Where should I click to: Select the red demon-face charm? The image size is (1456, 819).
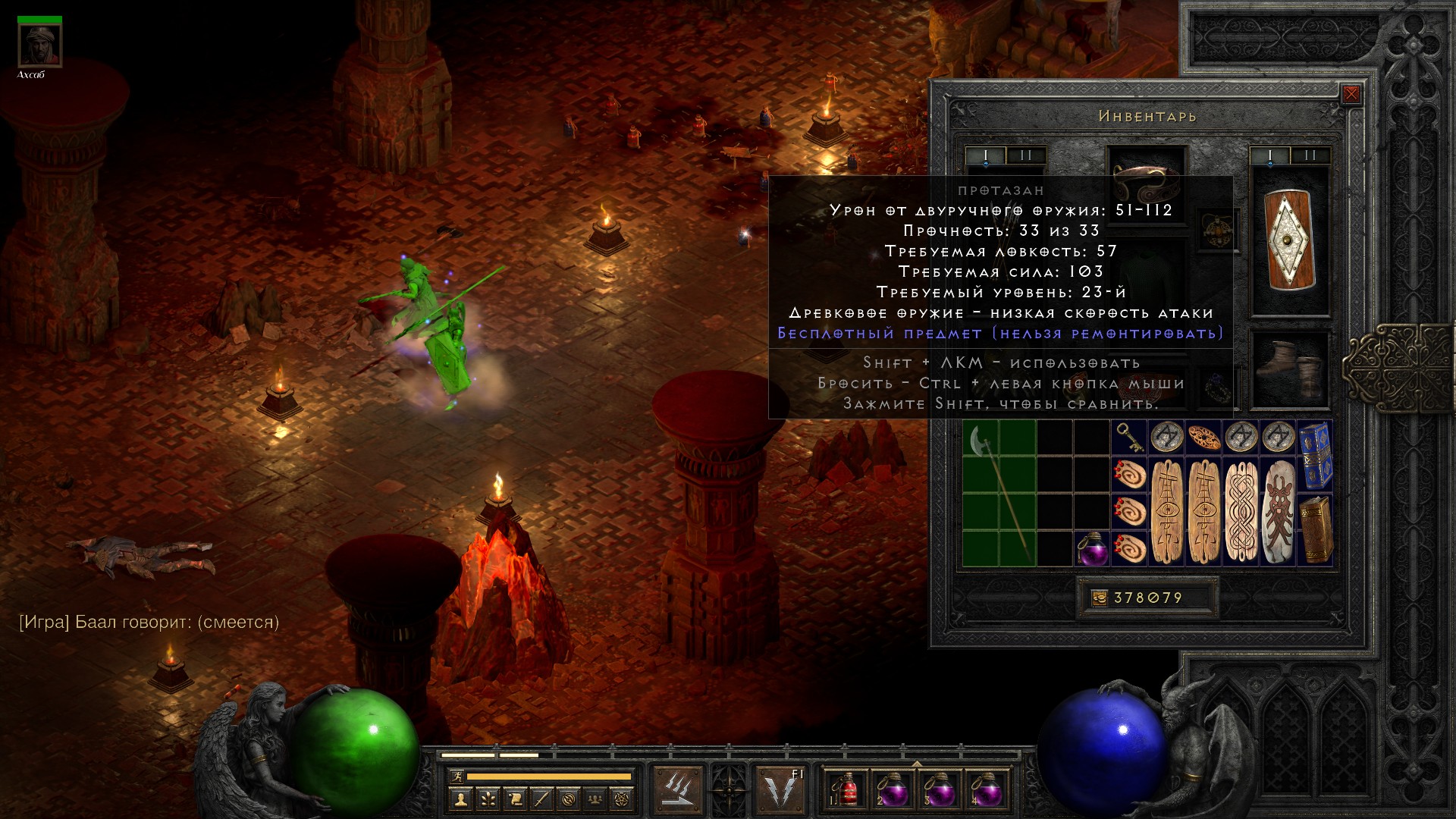[1278, 512]
